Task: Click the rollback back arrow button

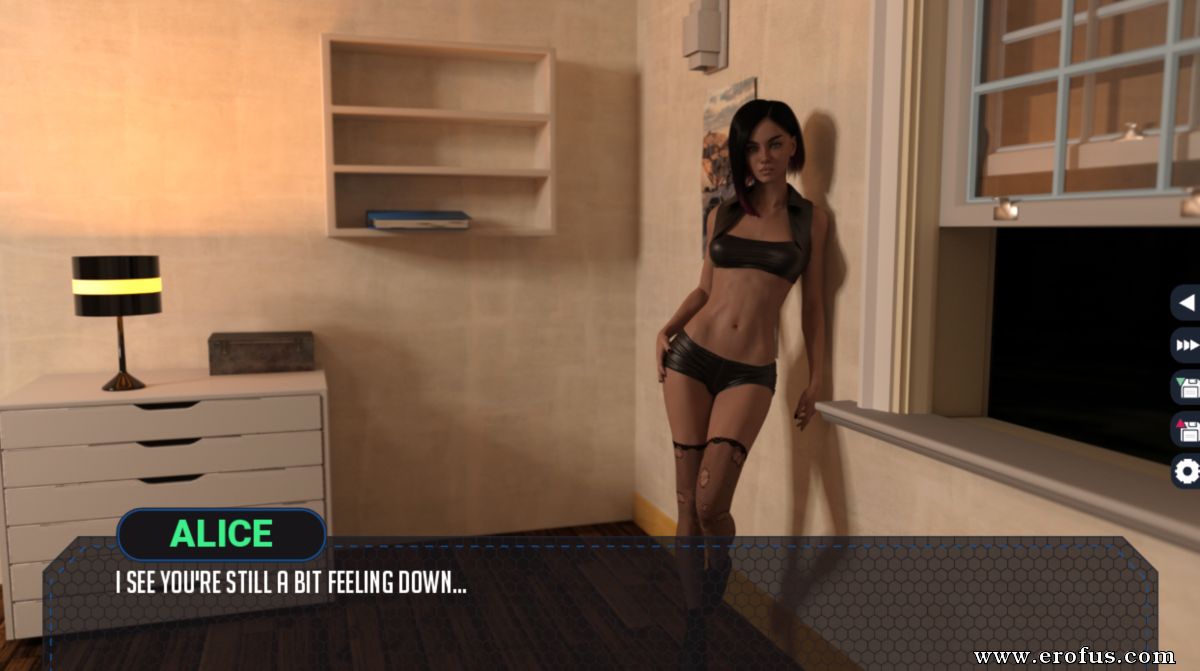Action: [x=1187, y=302]
